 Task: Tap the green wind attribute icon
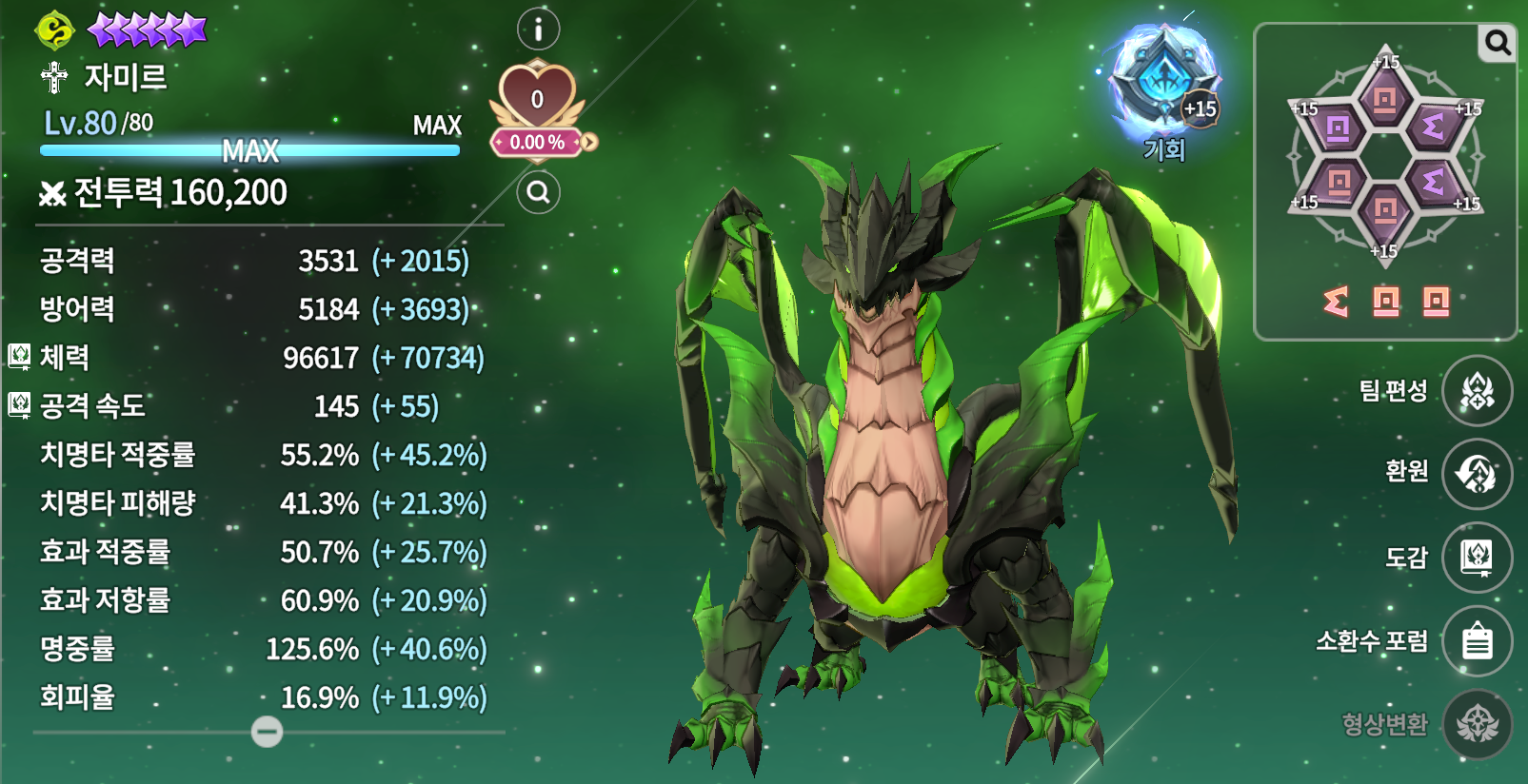pyautogui.click(x=54, y=30)
